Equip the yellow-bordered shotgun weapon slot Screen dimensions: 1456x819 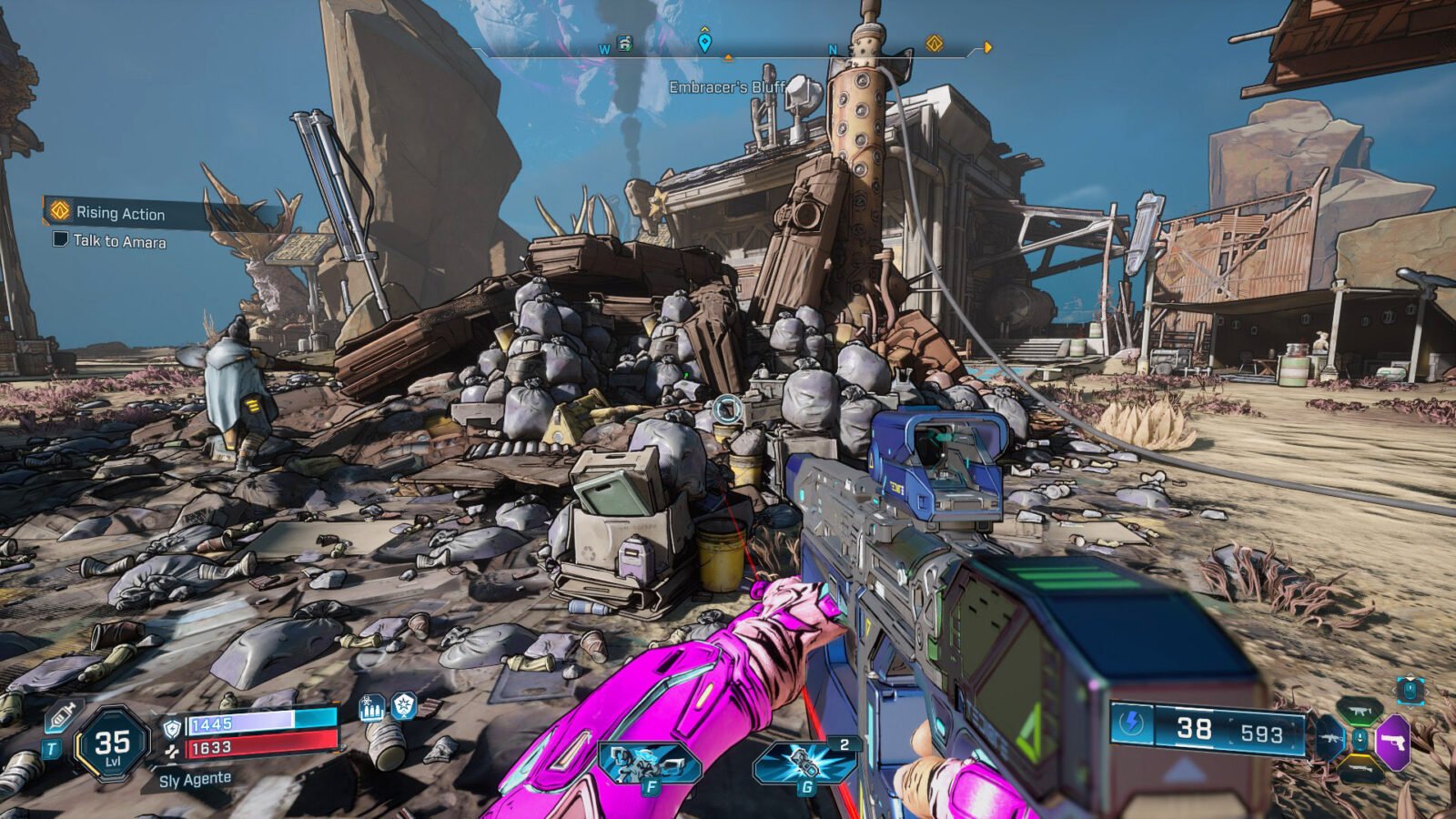click(1360, 770)
